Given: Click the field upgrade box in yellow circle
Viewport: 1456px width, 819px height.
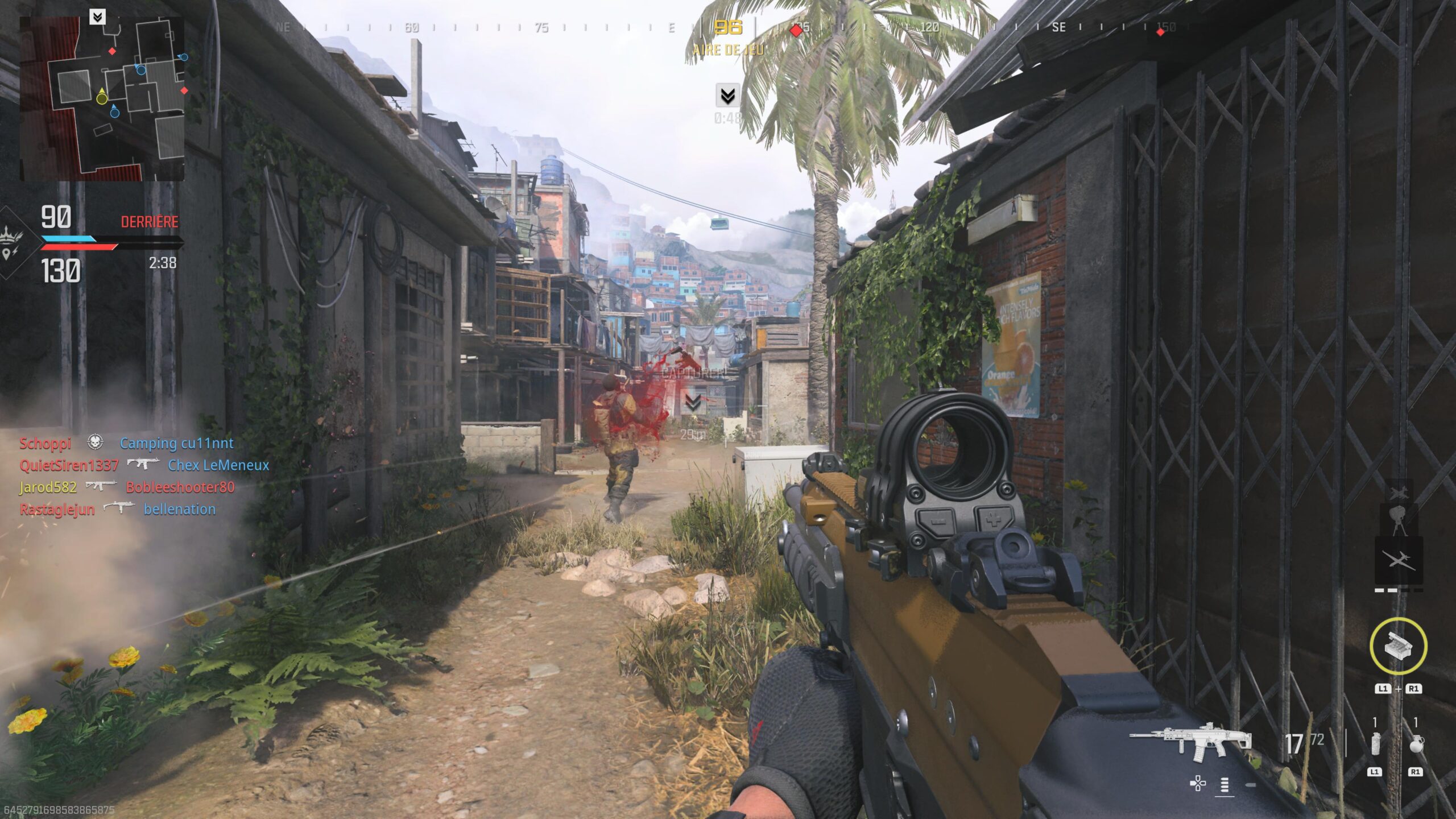Looking at the screenshot, I should point(1398,646).
